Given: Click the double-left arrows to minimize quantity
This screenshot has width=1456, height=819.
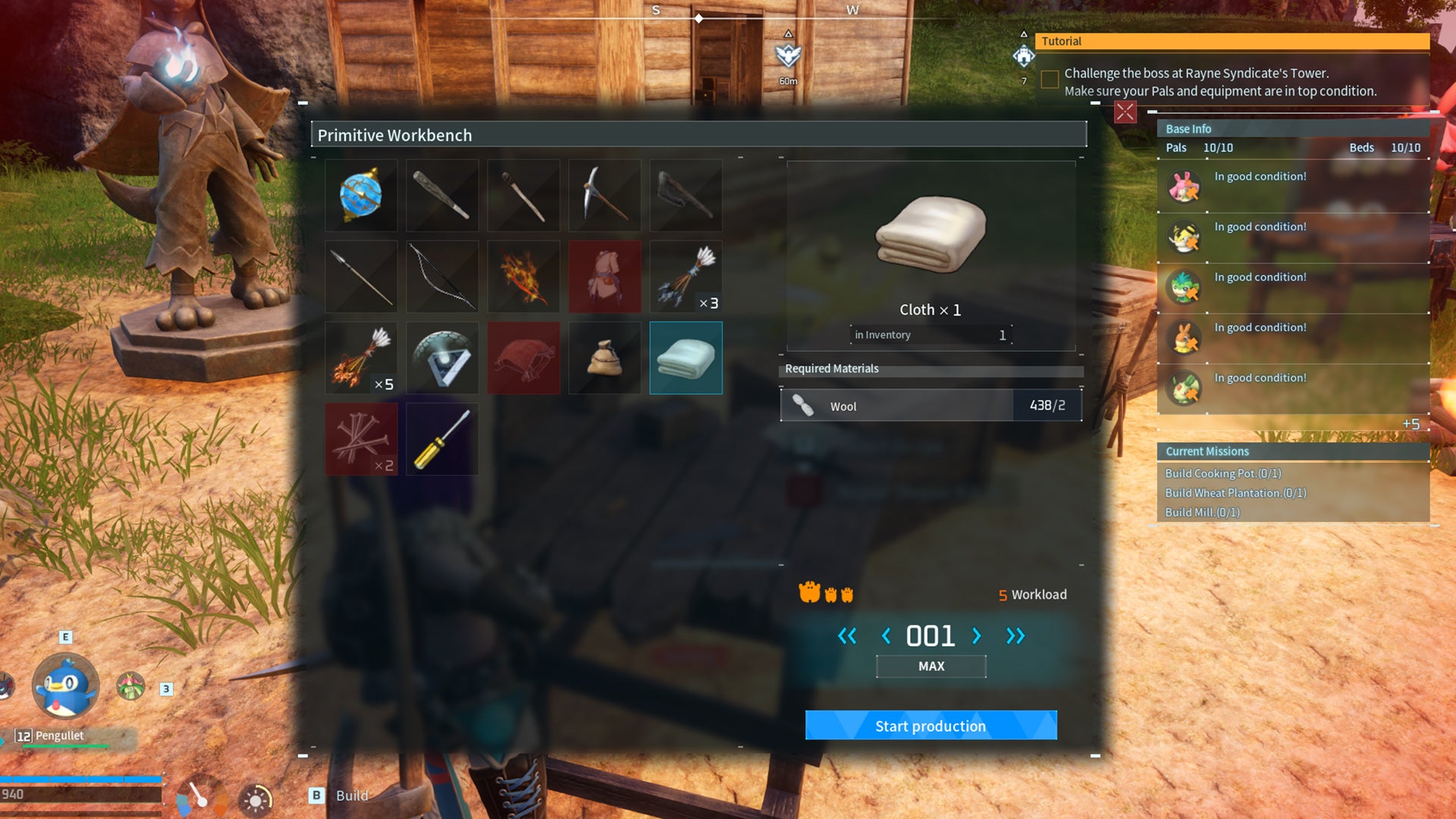Looking at the screenshot, I should coord(848,637).
